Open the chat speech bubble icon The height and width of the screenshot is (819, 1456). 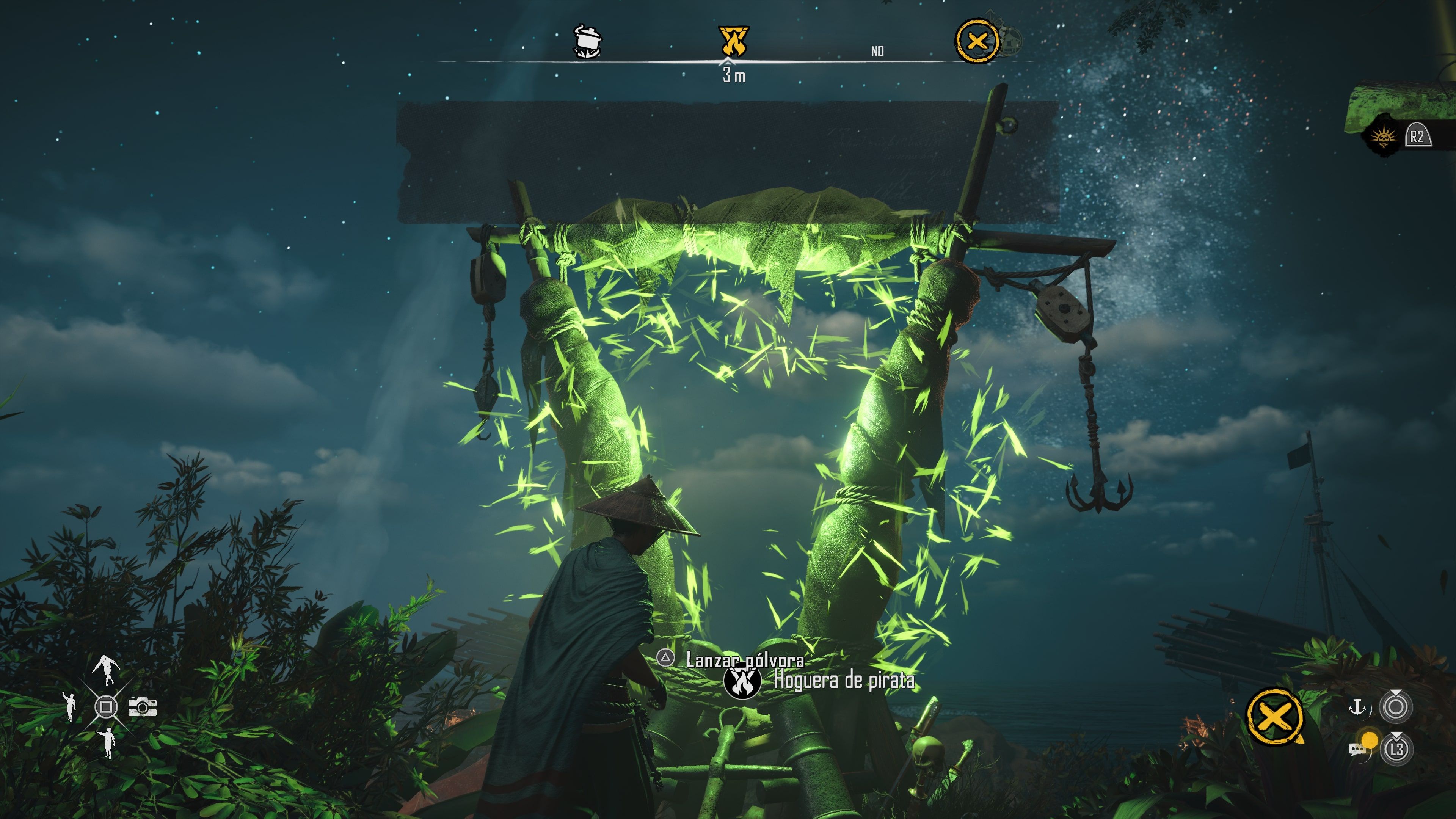[x=1357, y=750]
